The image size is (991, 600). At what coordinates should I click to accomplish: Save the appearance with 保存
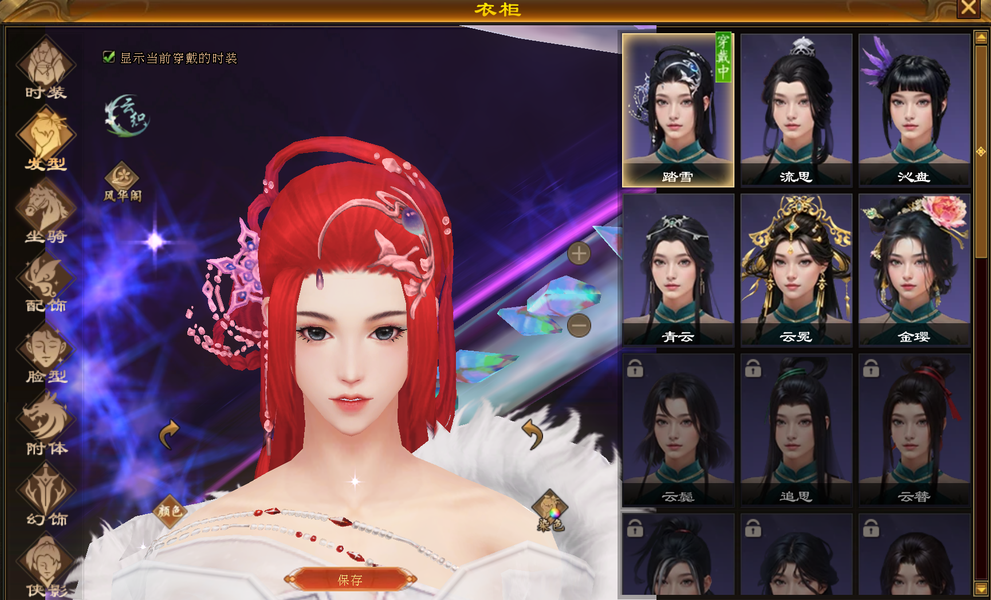350,579
